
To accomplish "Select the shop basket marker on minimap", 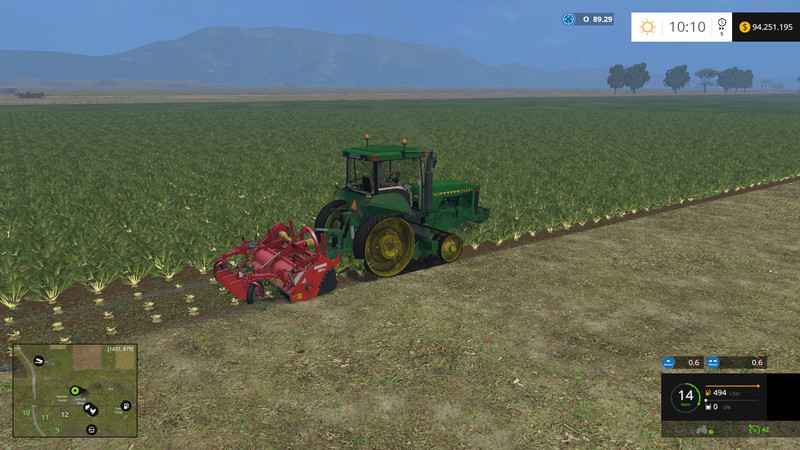I will (x=92, y=429).
